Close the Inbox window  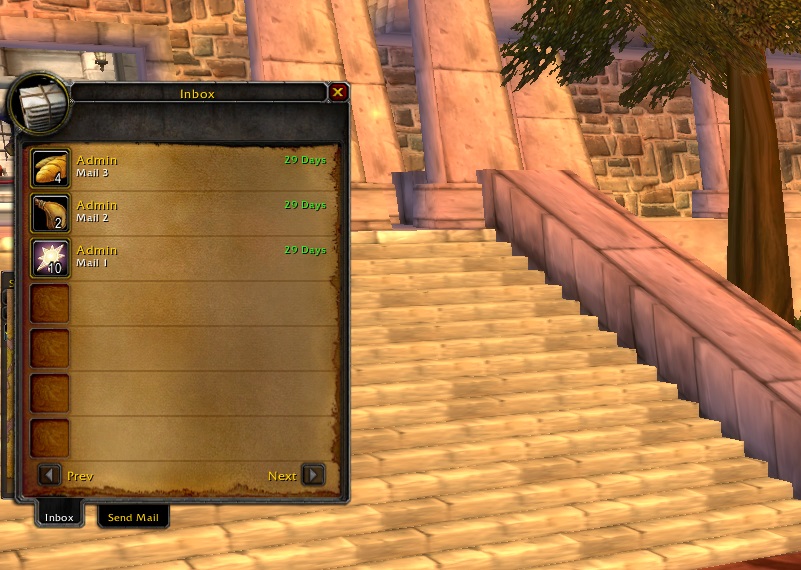pos(338,93)
